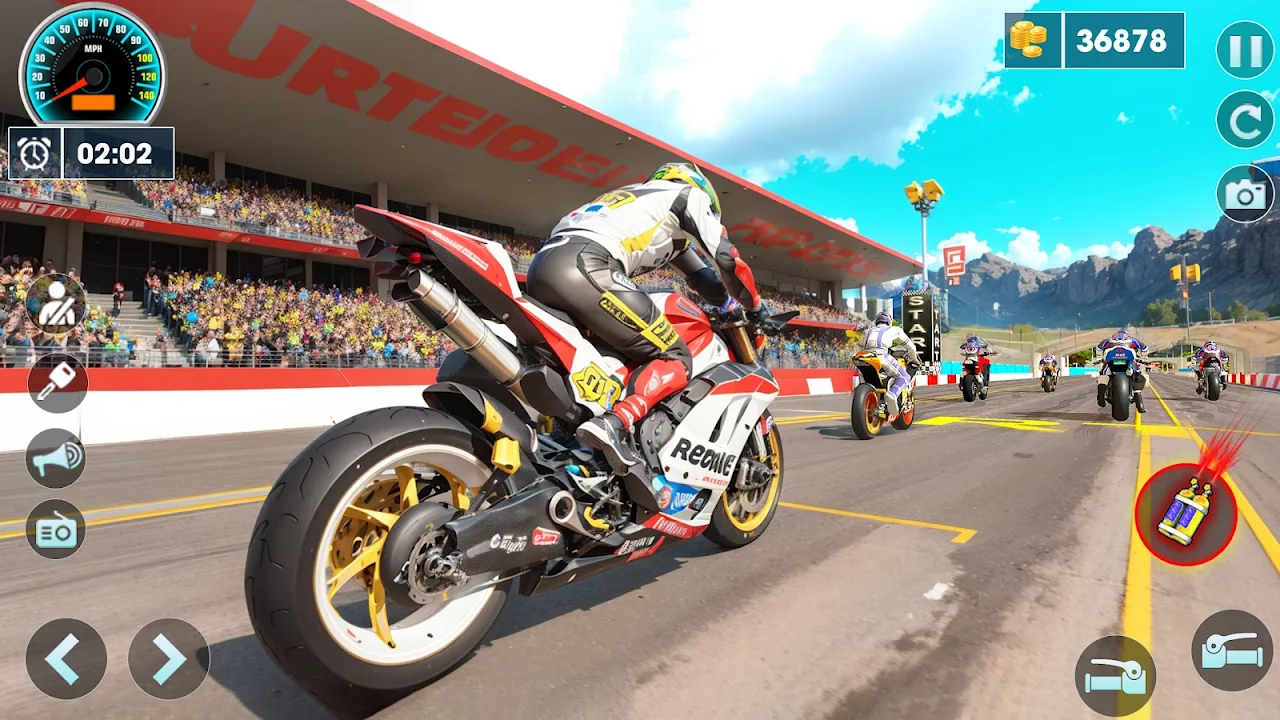This screenshot has height=720, width=1280.
Task: Toggle the engine with the key icon
Action: [56, 383]
